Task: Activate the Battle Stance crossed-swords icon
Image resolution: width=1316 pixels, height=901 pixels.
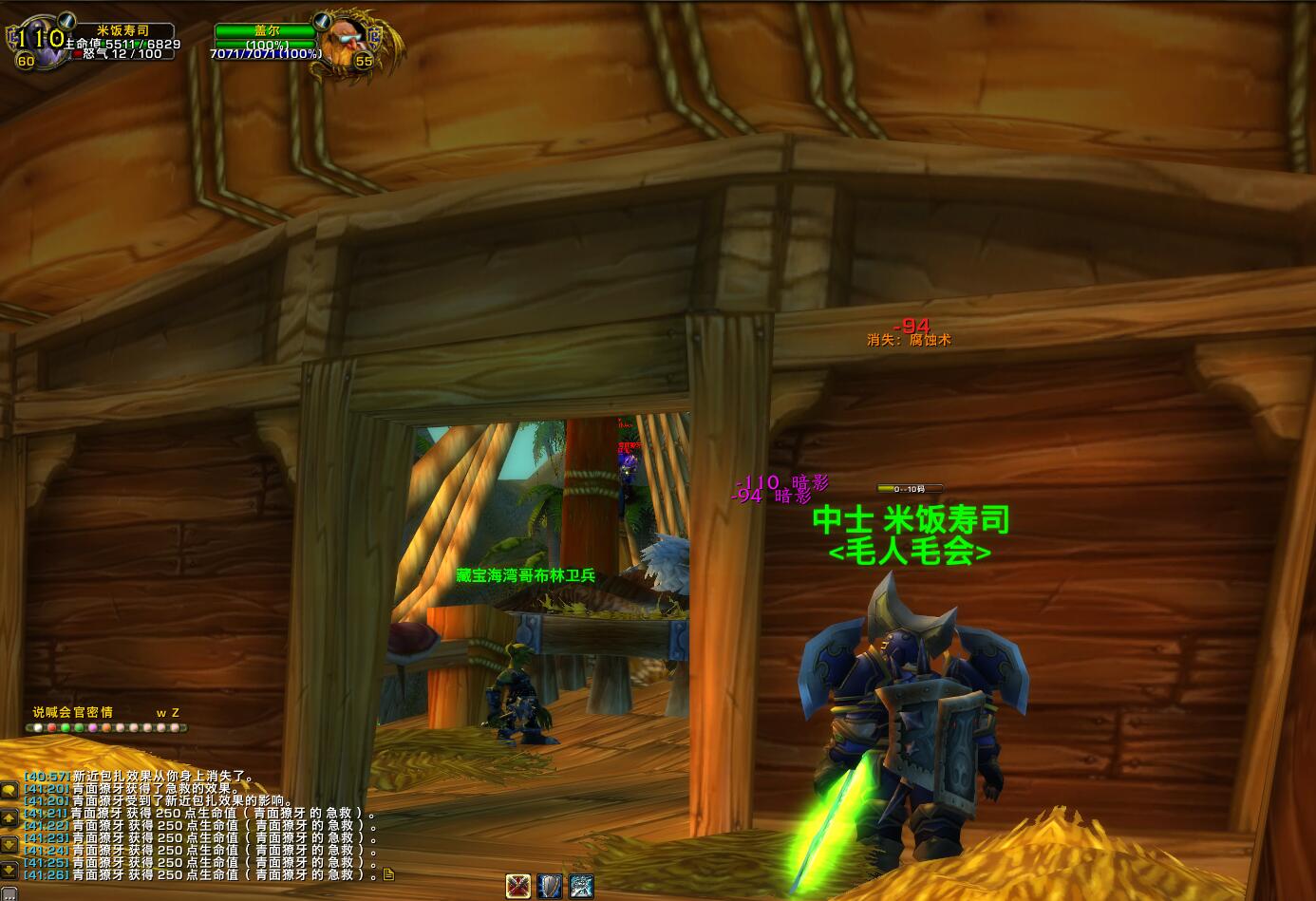Action: tap(518, 887)
